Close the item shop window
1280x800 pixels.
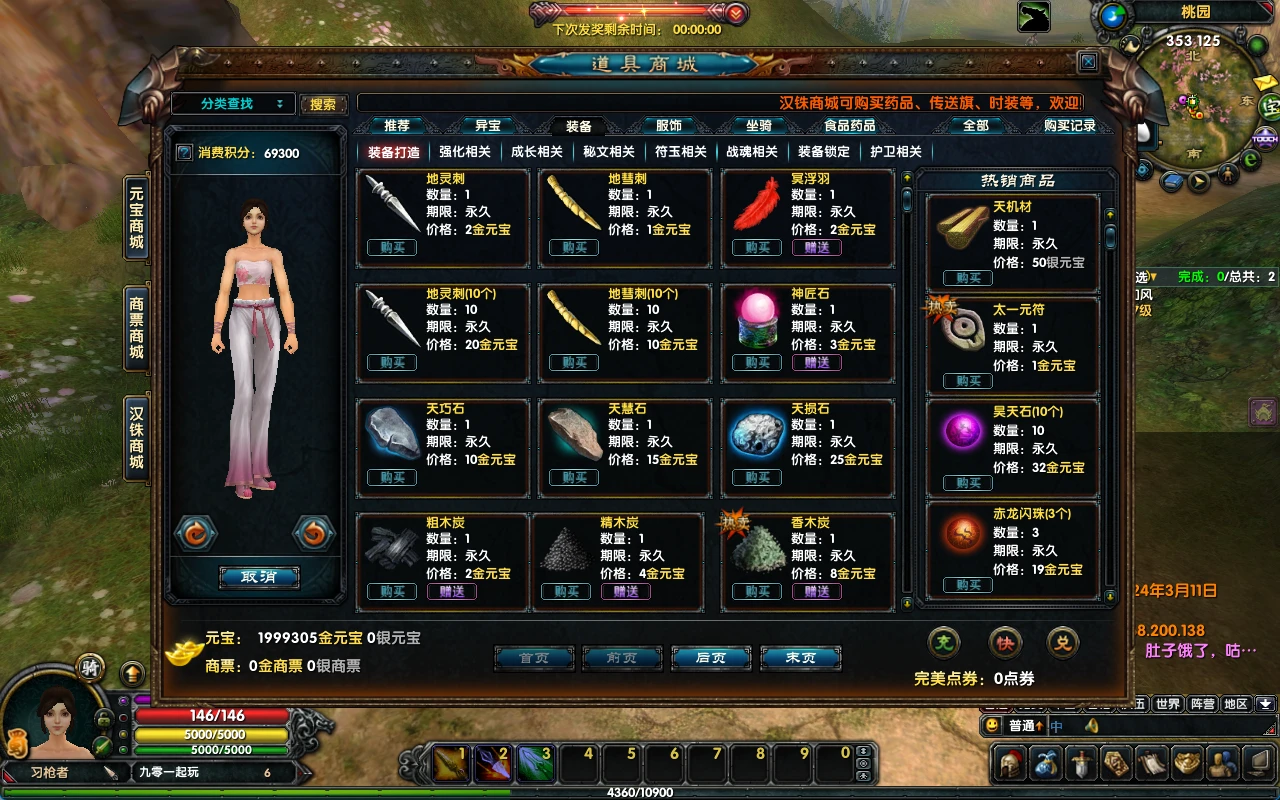click(x=1088, y=62)
